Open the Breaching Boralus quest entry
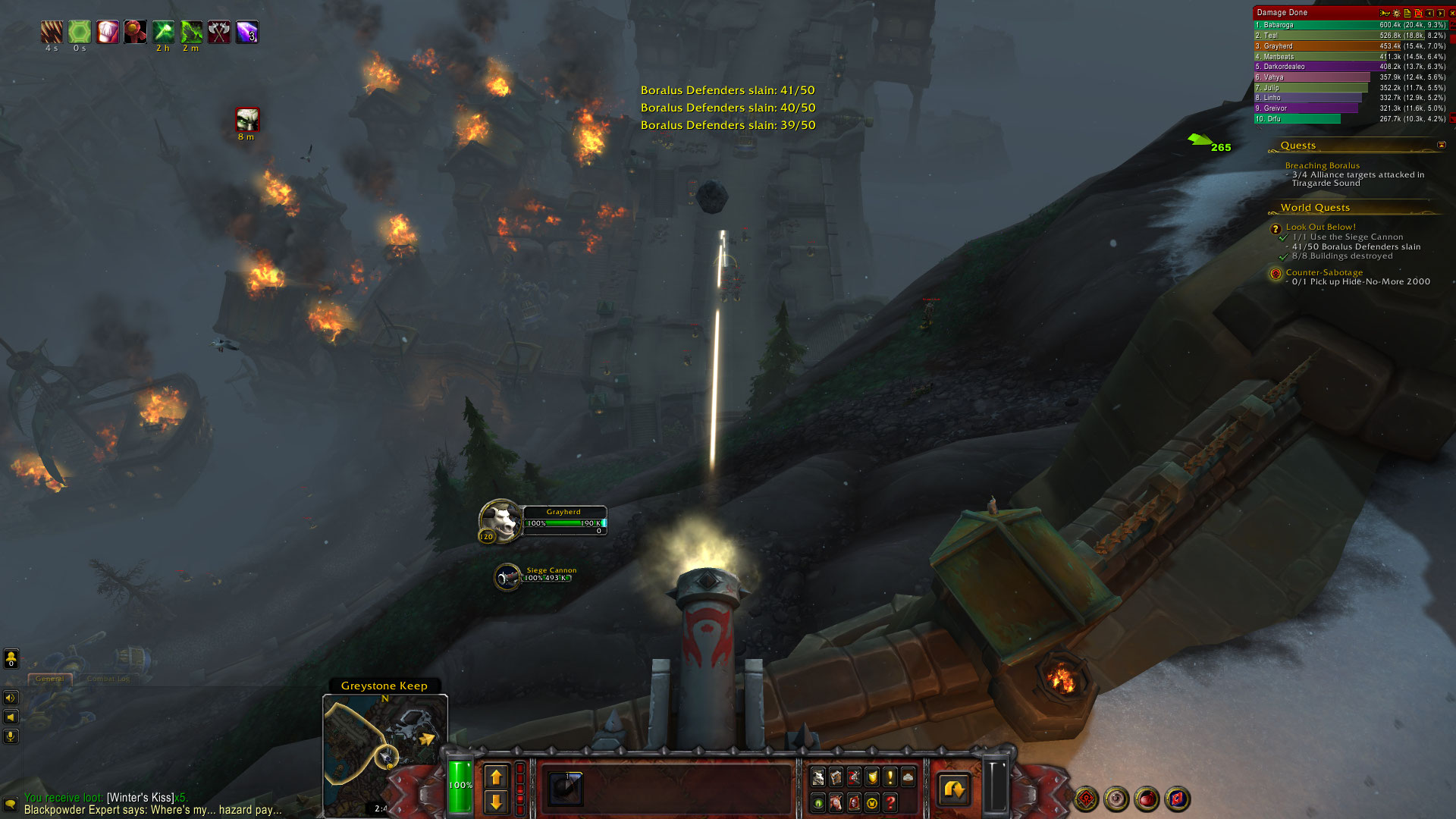The image size is (1456, 819). click(1322, 165)
